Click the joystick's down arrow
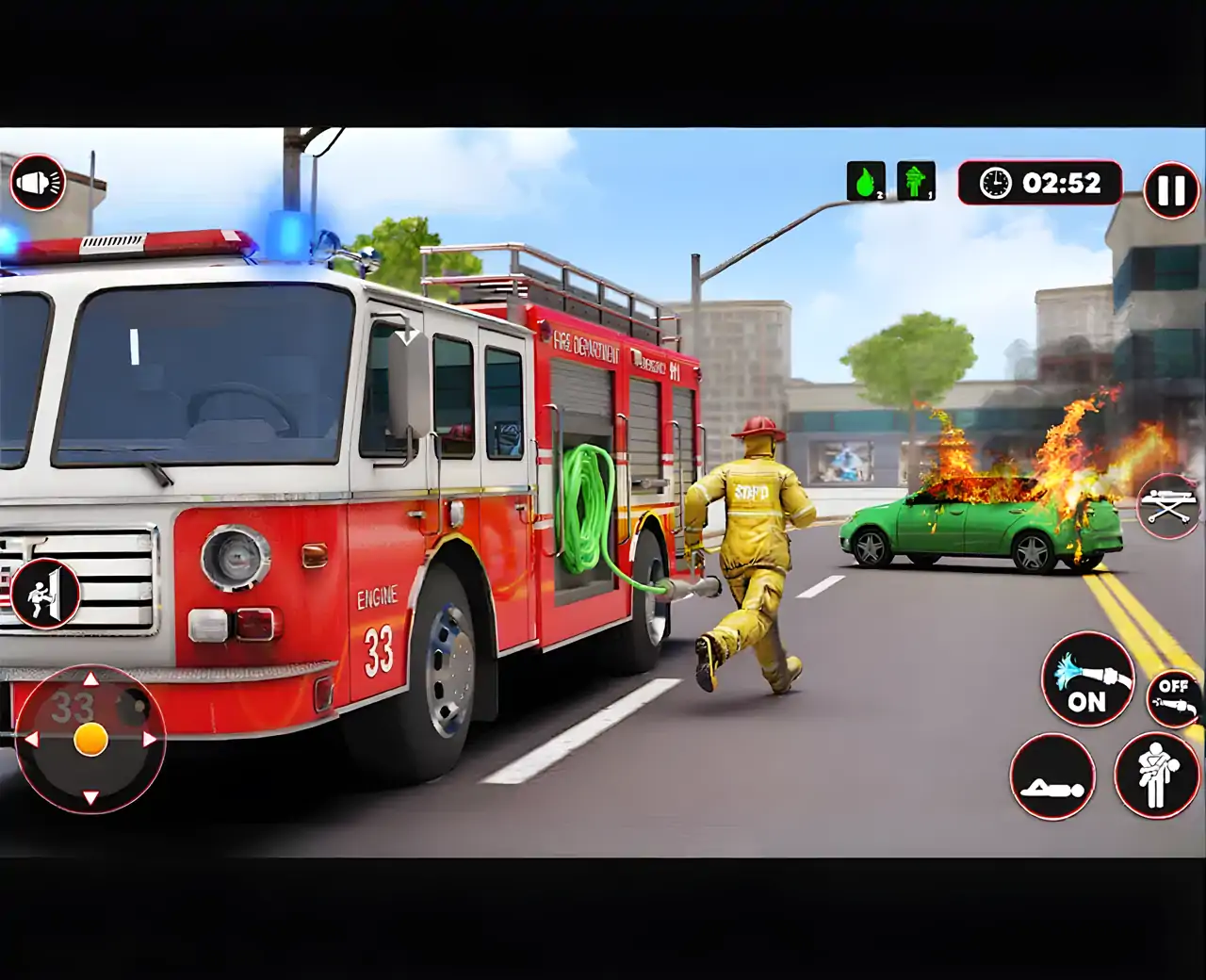This screenshot has height=980, width=1206. tap(90, 798)
